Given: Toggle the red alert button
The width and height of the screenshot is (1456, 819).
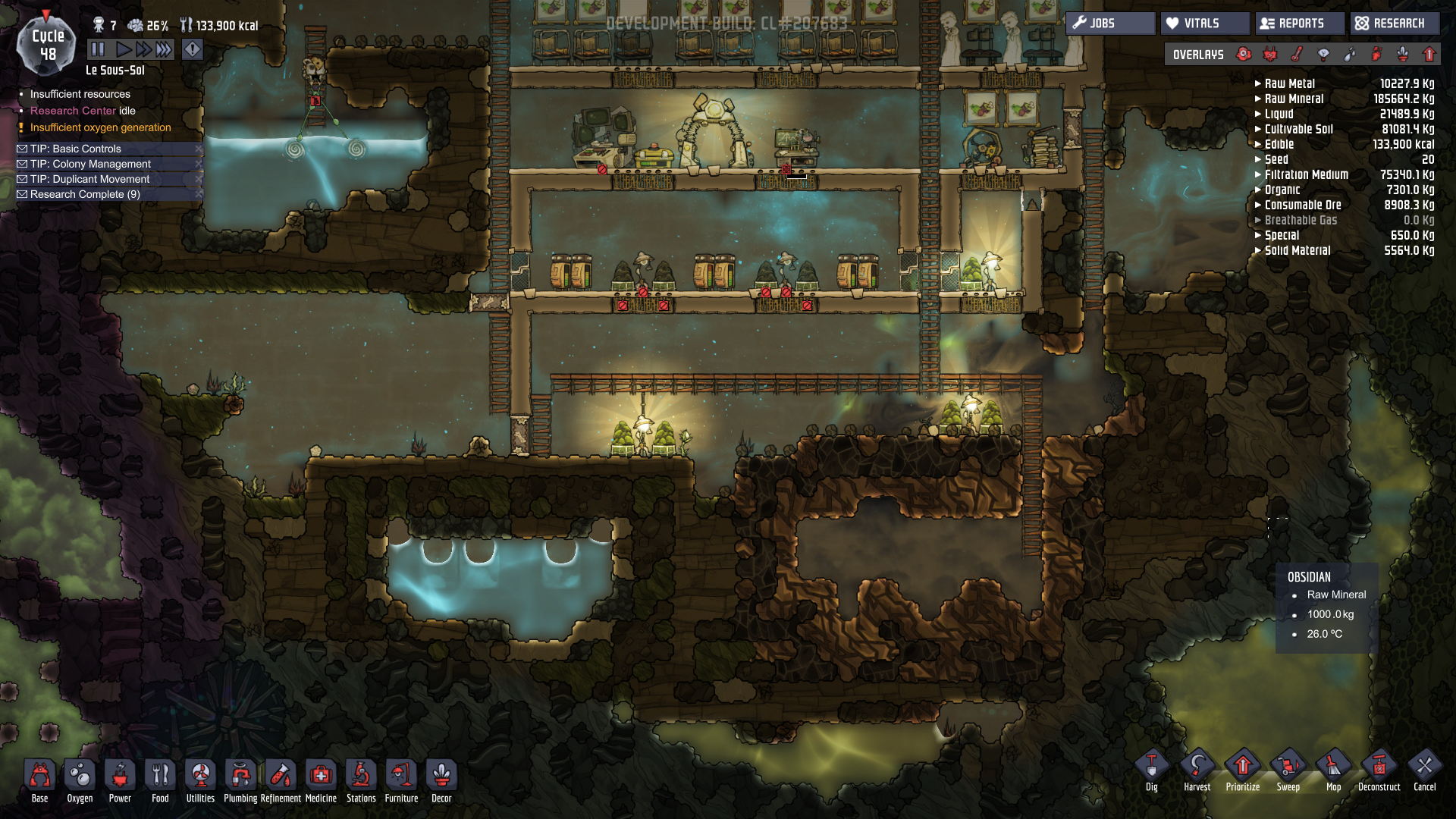Looking at the screenshot, I should point(193,50).
